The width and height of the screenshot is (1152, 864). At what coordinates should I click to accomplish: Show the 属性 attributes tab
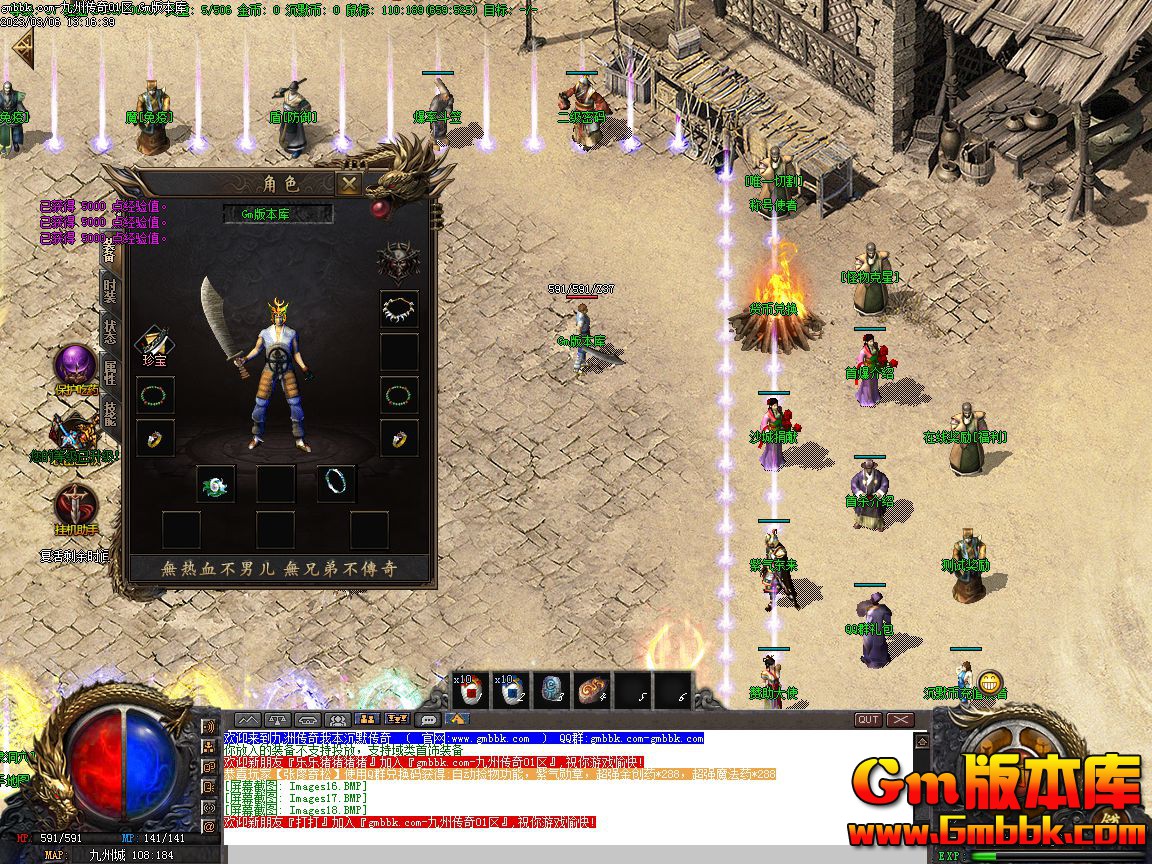click(x=110, y=373)
